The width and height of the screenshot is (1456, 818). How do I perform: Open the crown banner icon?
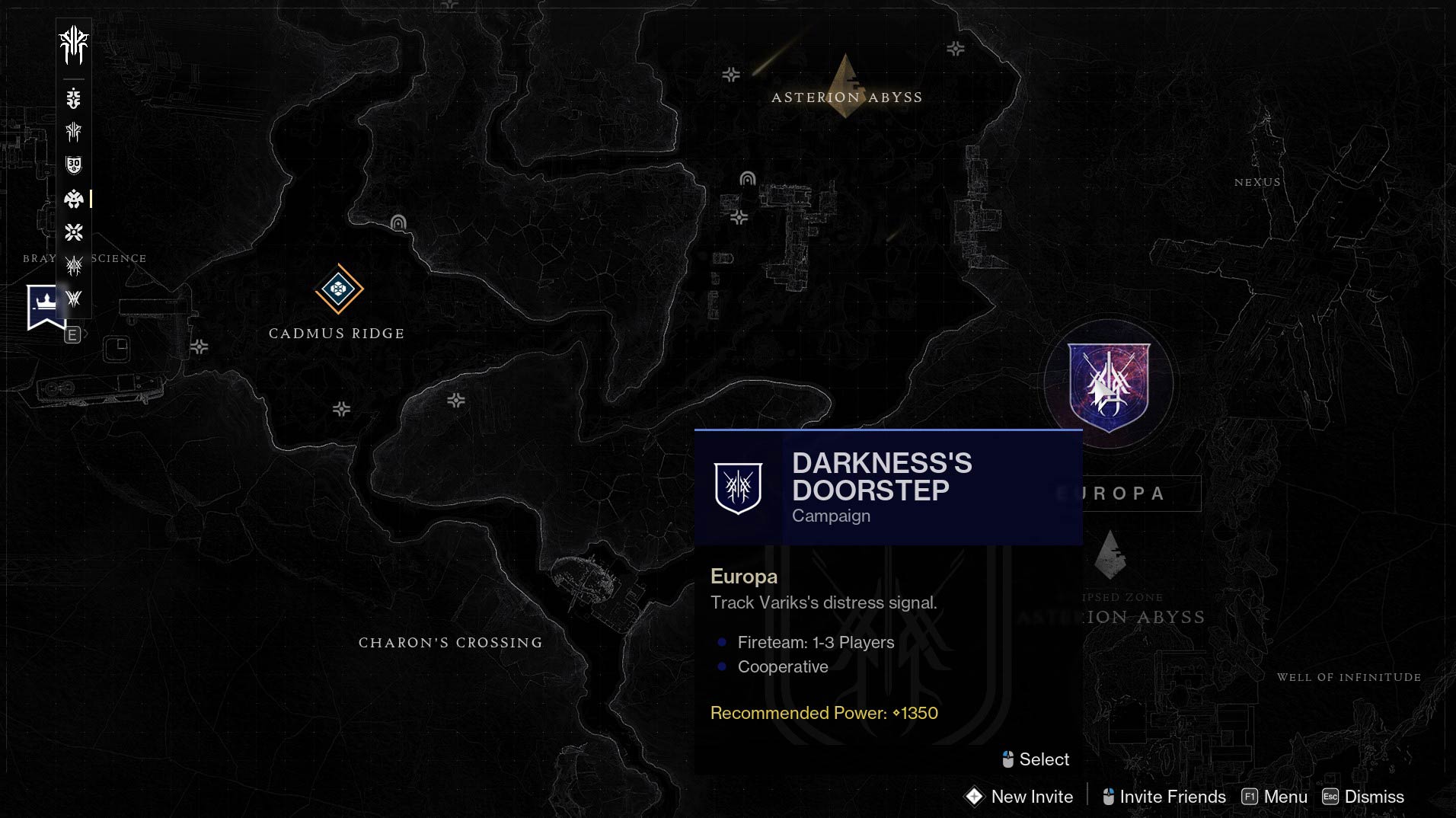point(45,306)
